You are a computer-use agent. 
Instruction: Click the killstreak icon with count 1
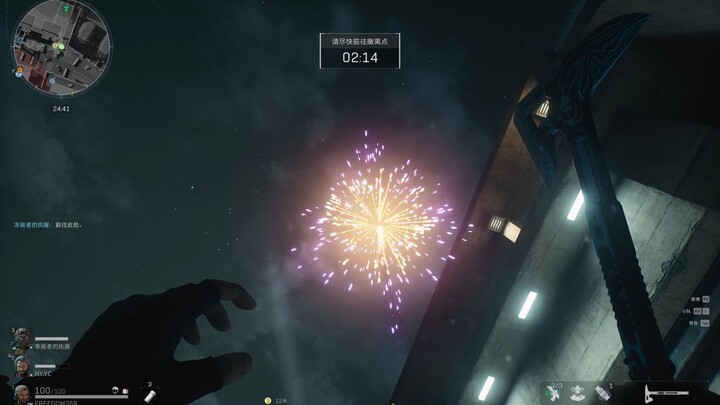[603, 393]
